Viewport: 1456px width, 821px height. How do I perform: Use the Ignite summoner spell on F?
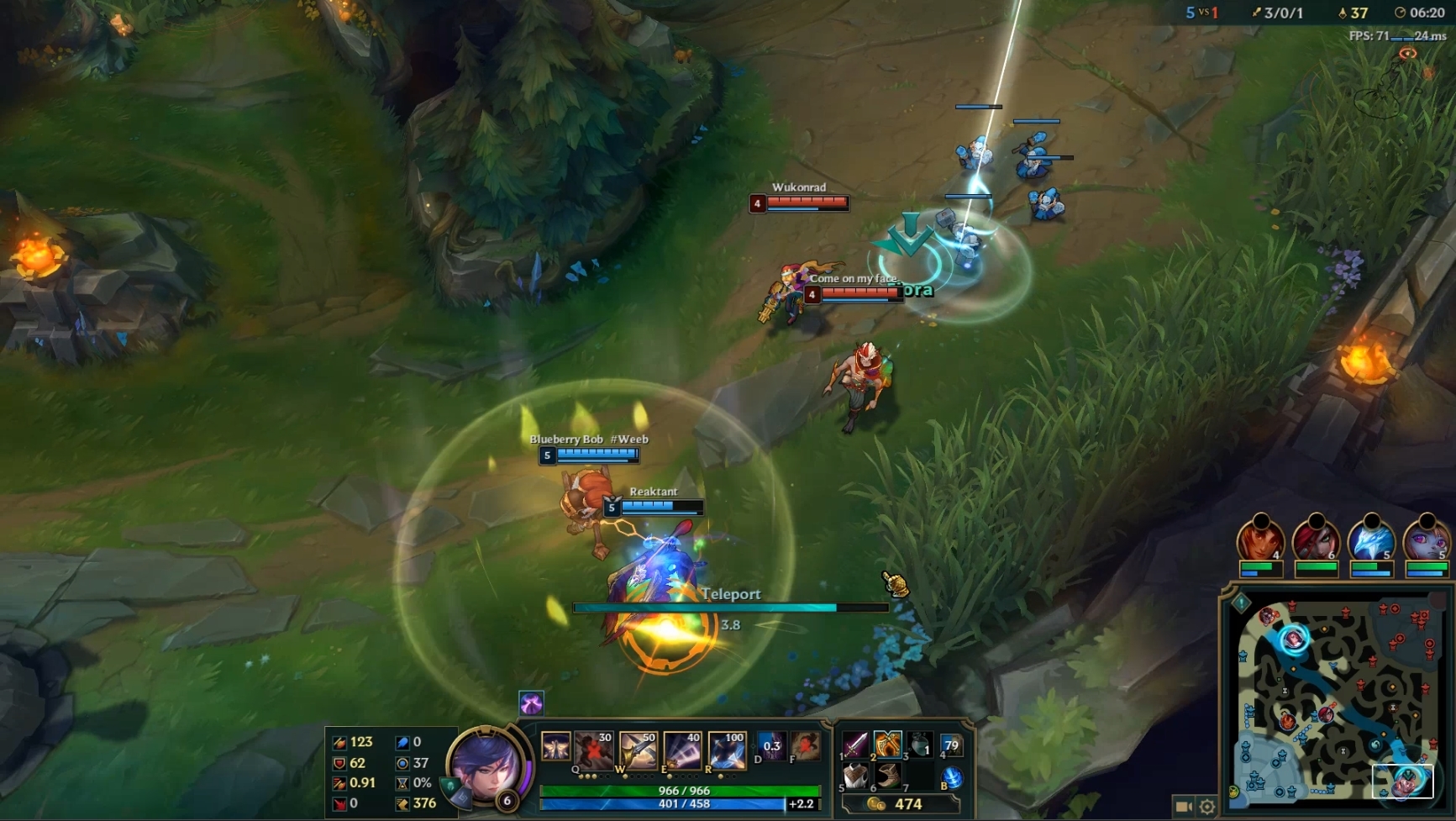[x=804, y=746]
